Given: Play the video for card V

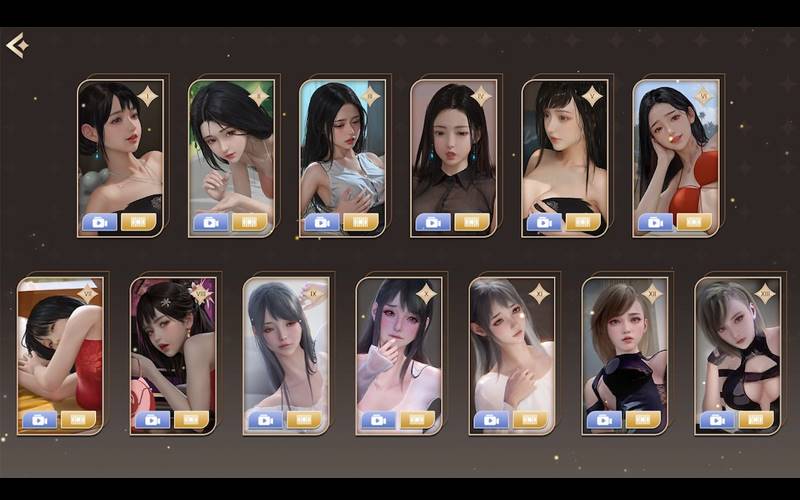Looking at the screenshot, I should coord(543,222).
